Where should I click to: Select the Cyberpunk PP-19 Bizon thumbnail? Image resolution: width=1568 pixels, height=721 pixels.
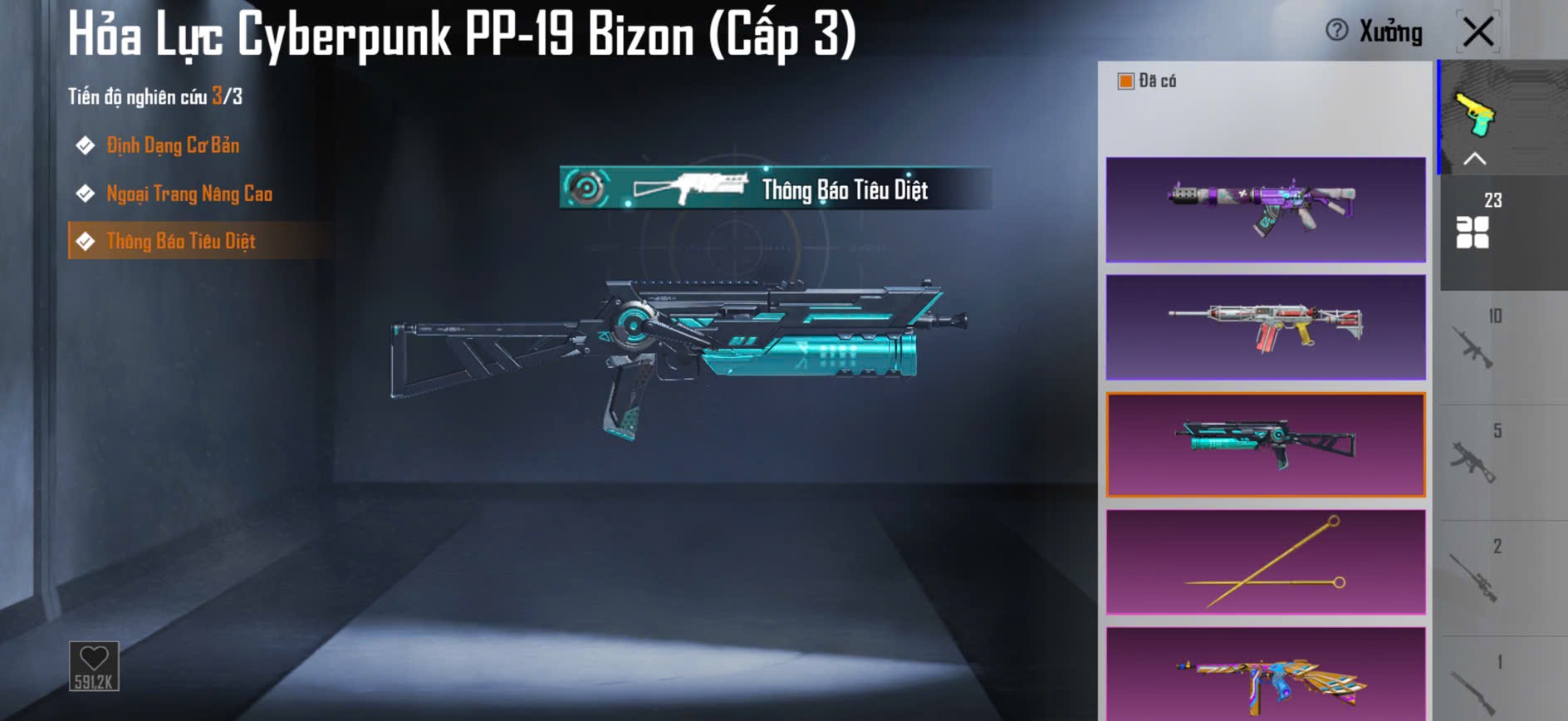pyautogui.click(x=1265, y=444)
